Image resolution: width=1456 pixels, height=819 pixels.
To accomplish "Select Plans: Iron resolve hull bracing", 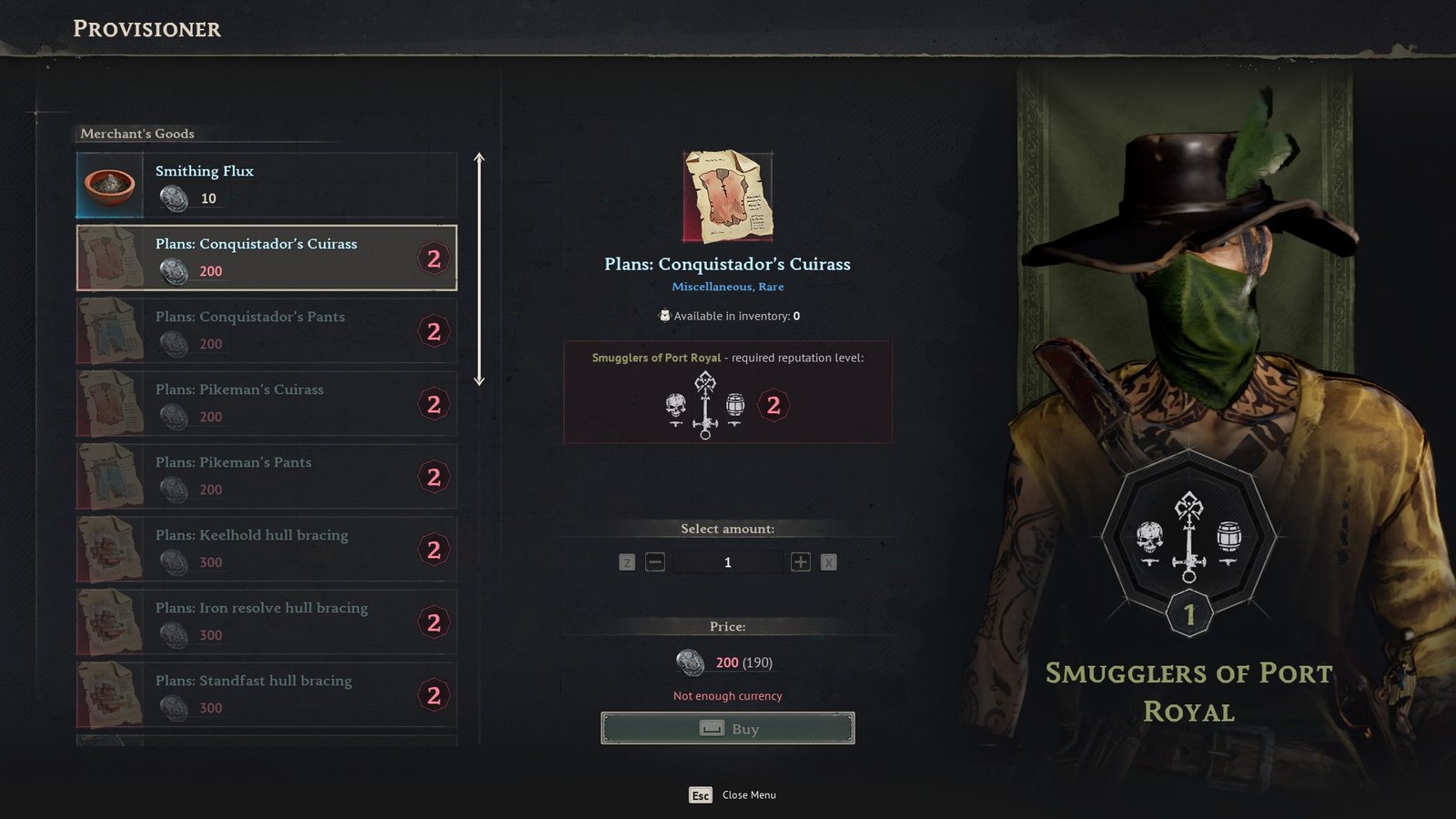I will coord(266,622).
